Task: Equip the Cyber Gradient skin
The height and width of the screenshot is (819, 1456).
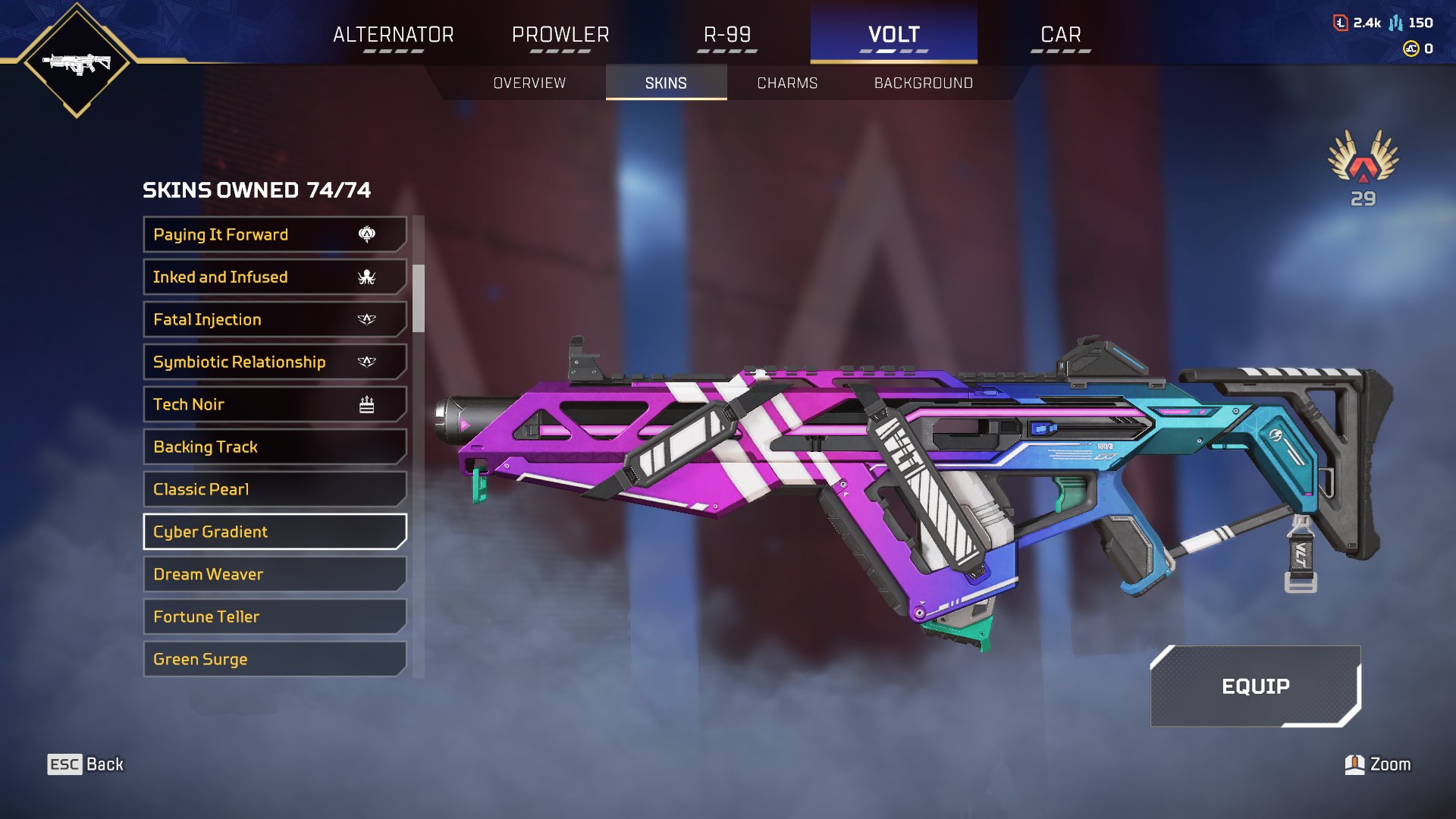Action: click(1255, 686)
